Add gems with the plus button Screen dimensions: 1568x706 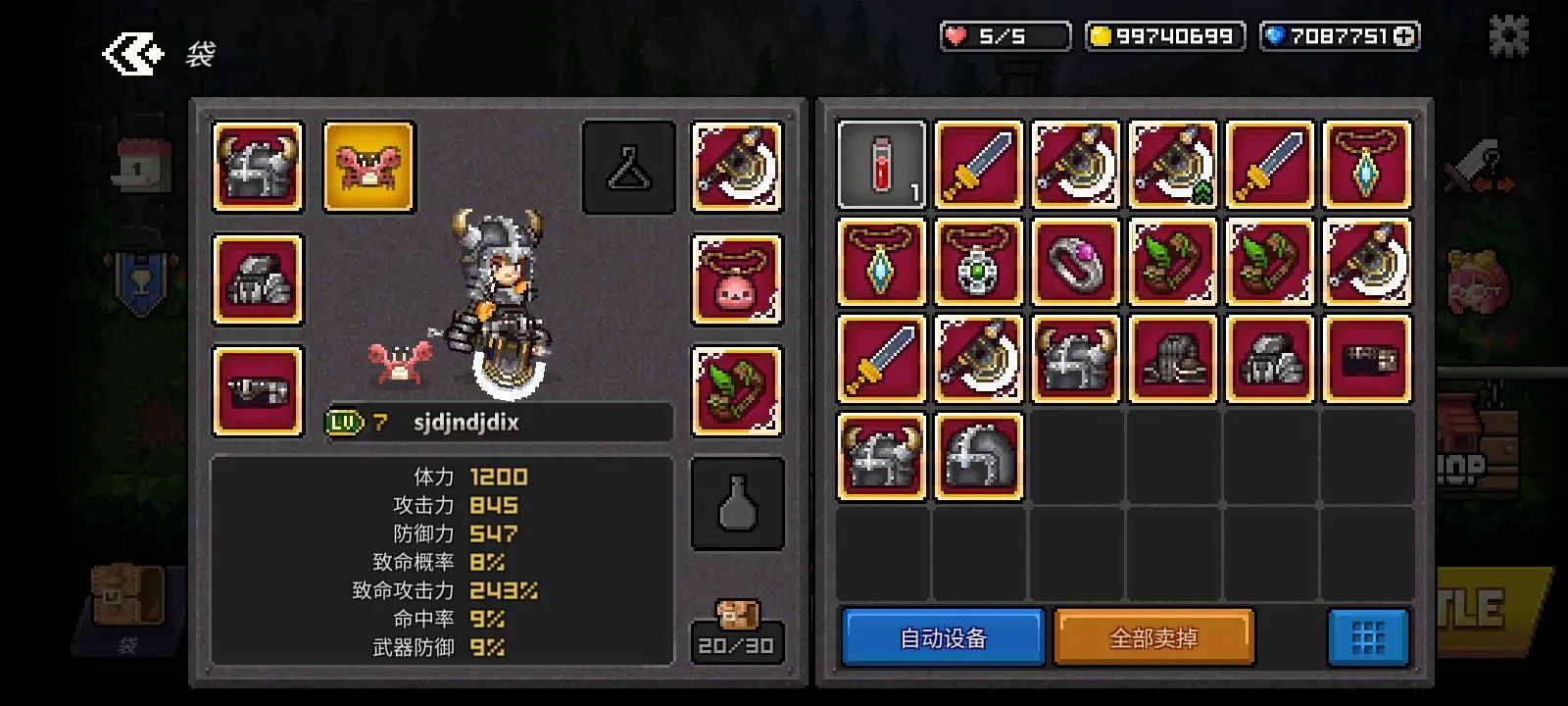(x=1404, y=36)
